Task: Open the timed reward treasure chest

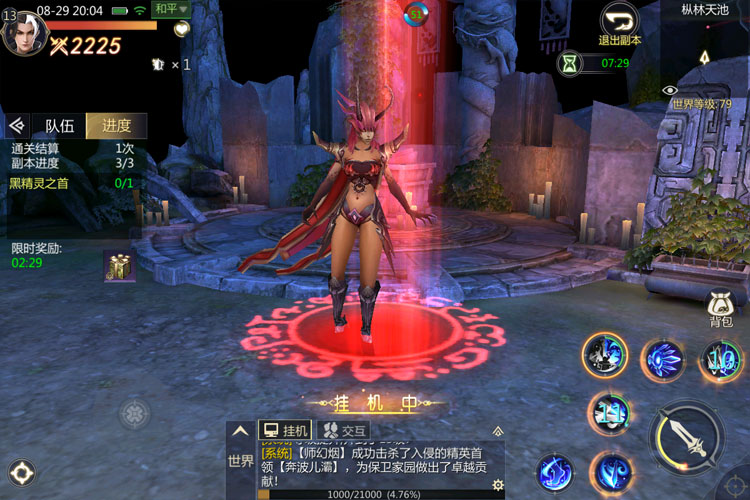Action: click(119, 265)
